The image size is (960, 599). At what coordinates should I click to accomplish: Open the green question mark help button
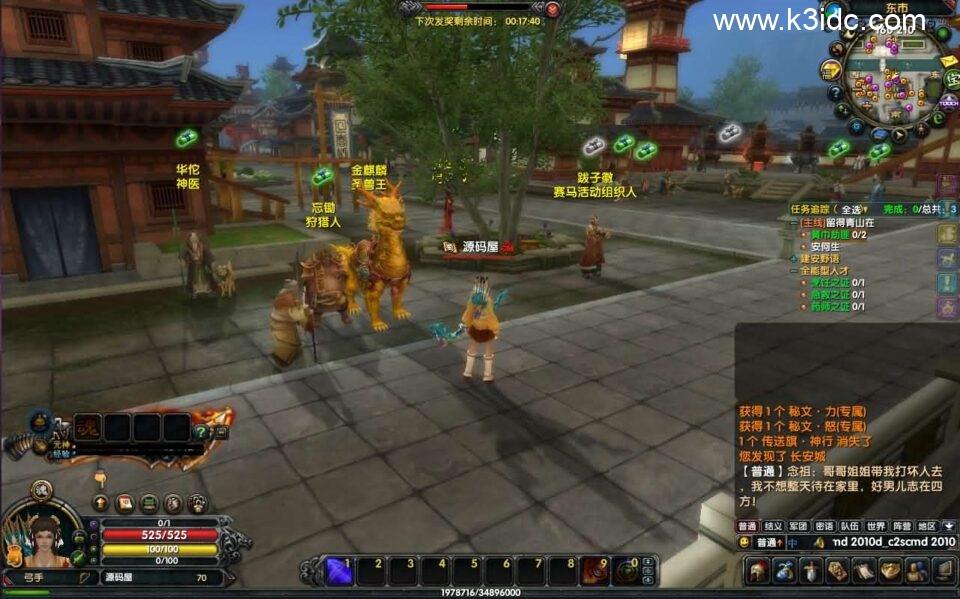(x=201, y=432)
